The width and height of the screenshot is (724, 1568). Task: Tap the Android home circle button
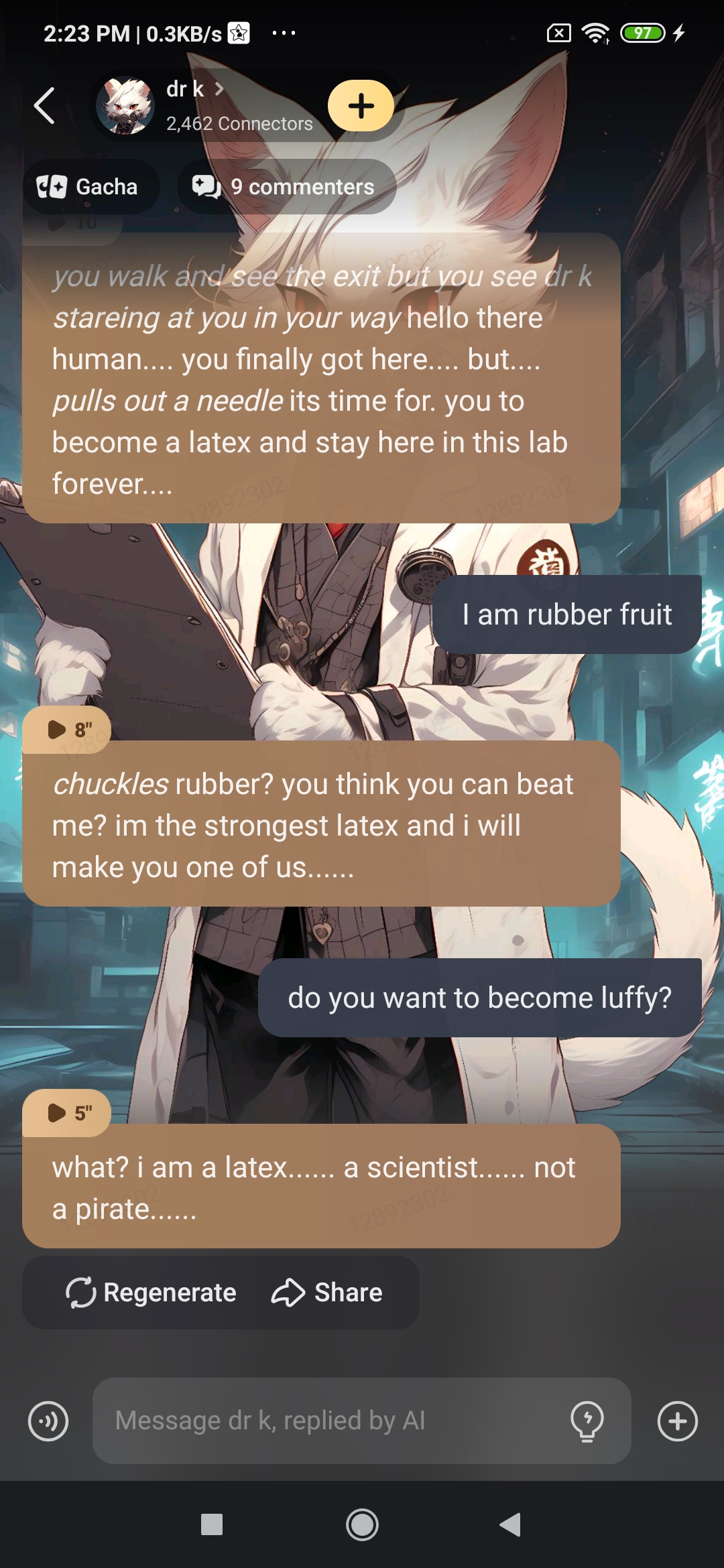(x=362, y=1525)
